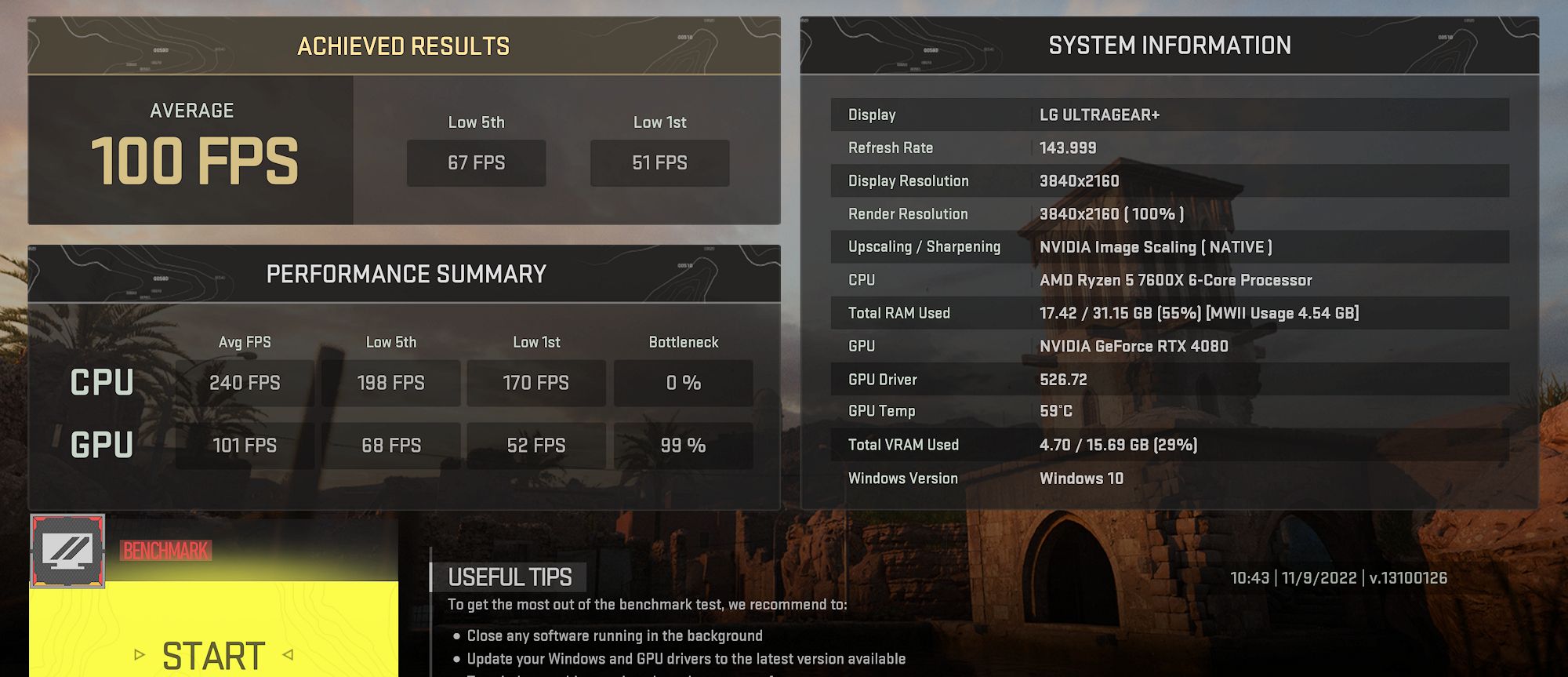The height and width of the screenshot is (677, 1568).
Task: Open the CPU row Bottleneck 0% cell
Action: click(683, 383)
